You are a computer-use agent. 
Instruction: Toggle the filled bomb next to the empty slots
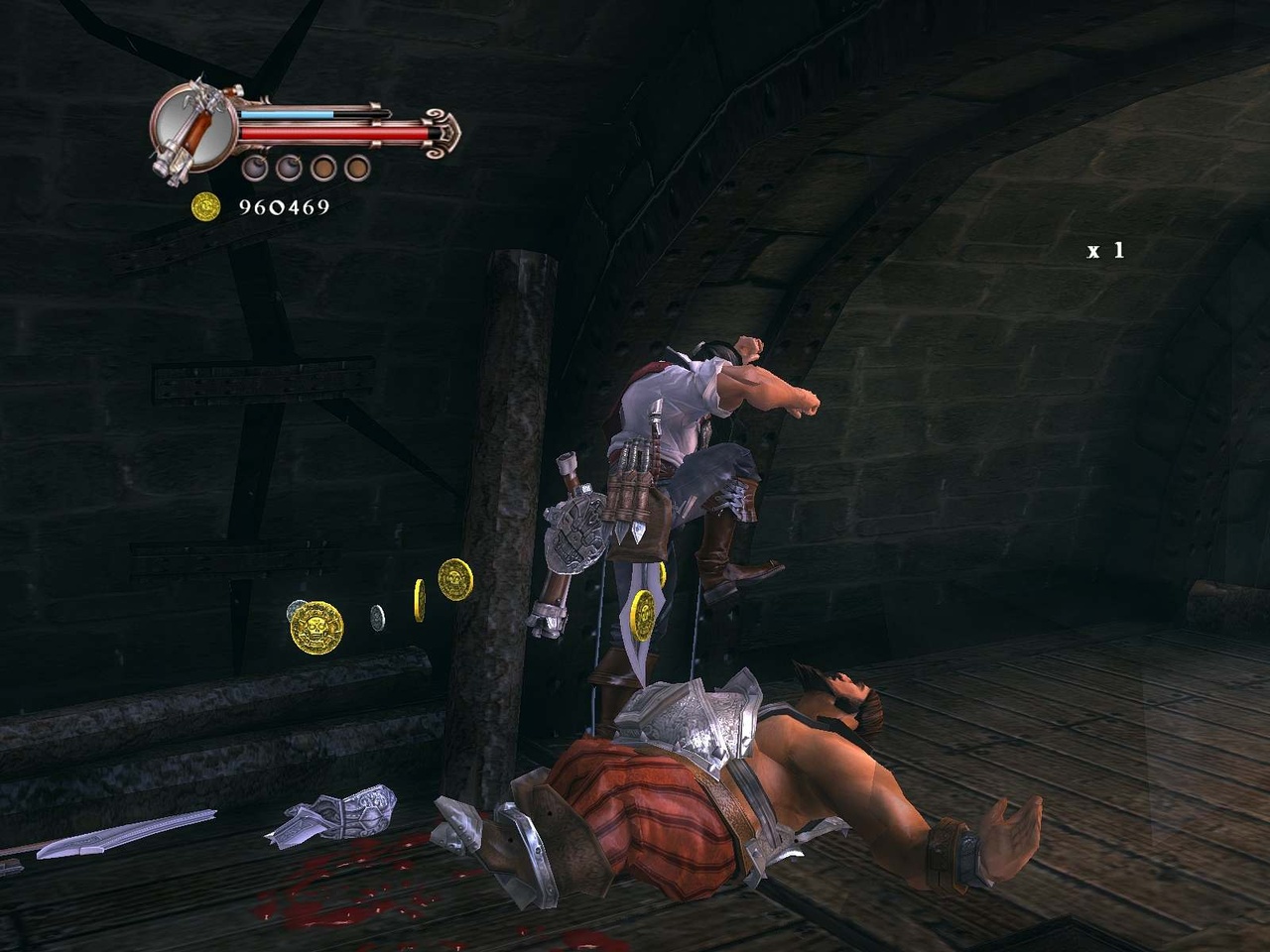(291, 168)
